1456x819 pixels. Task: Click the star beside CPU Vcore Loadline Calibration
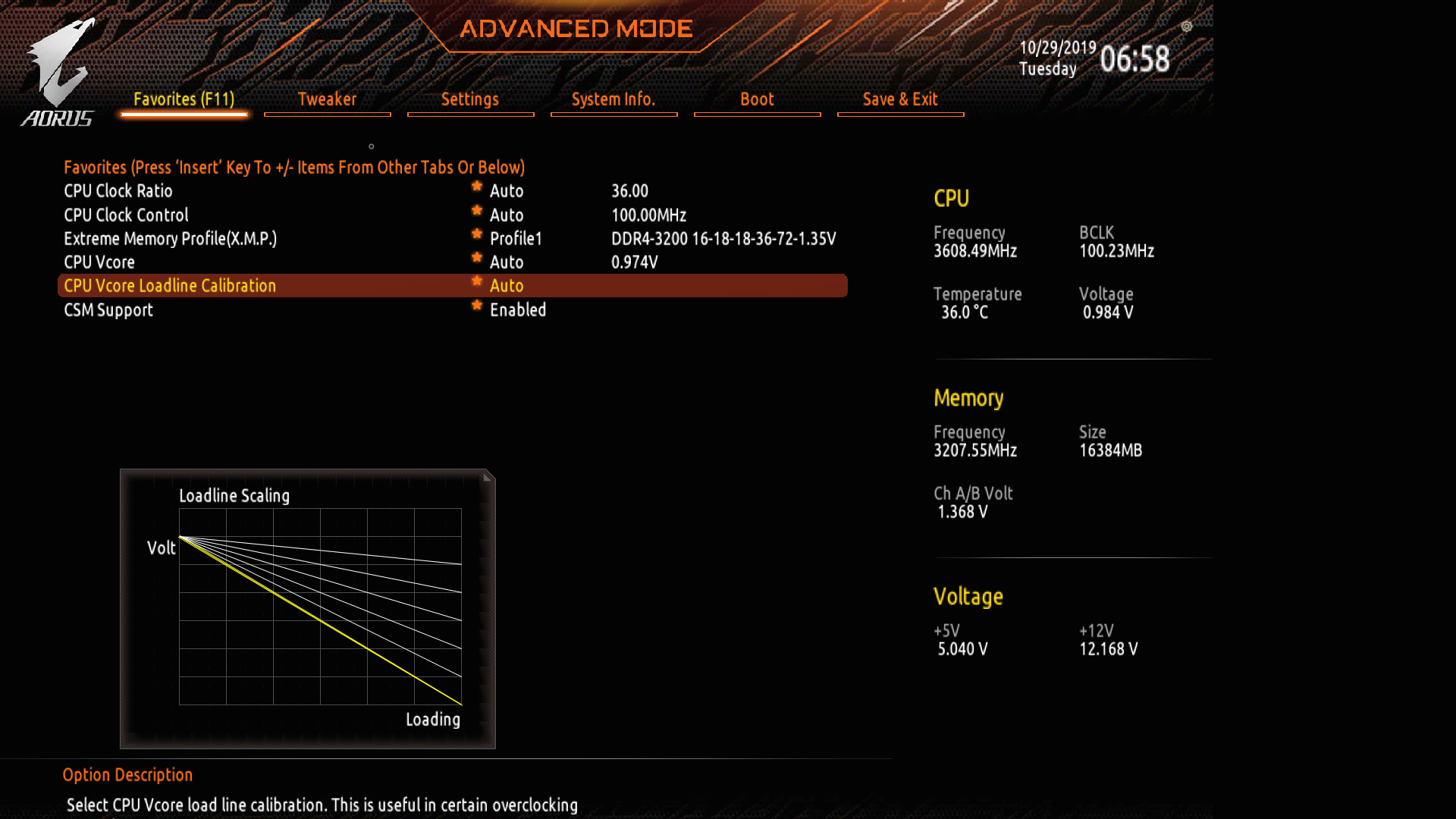(476, 281)
